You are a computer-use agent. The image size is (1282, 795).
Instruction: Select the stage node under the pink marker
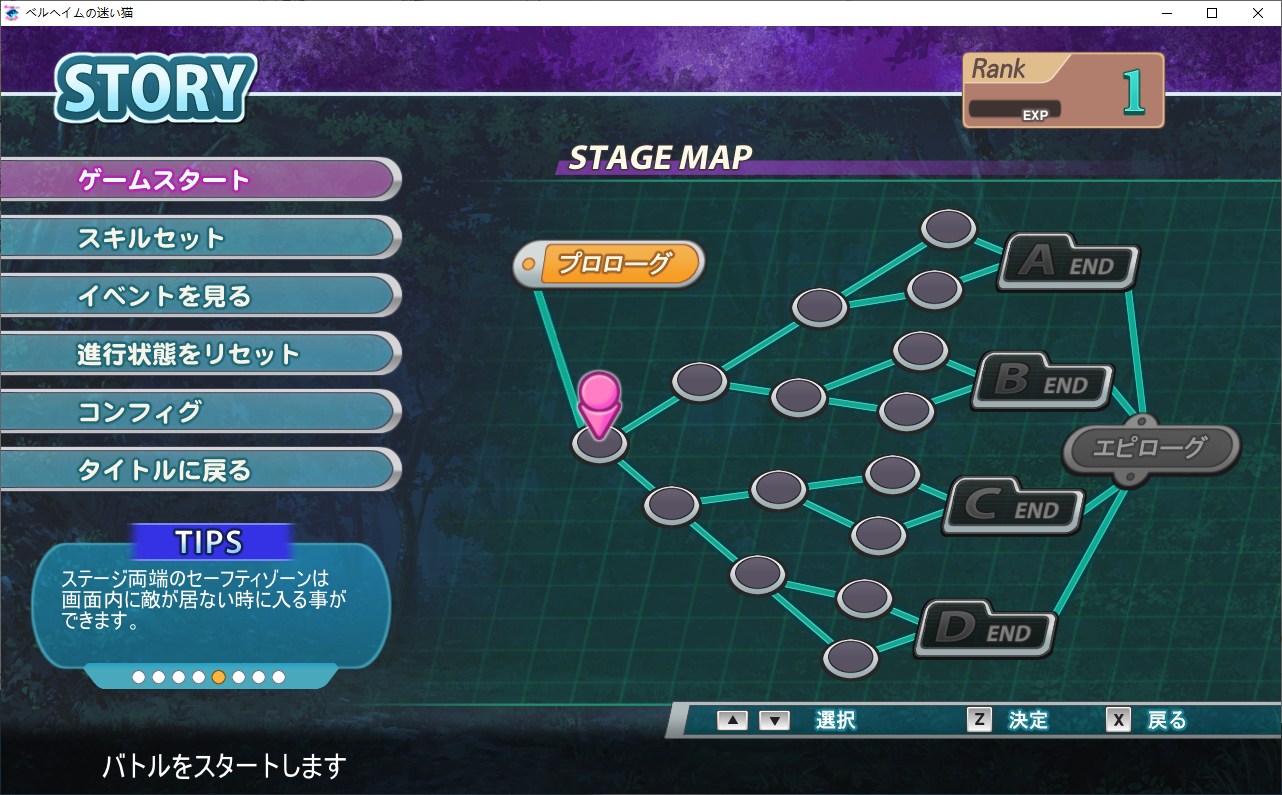(x=600, y=444)
